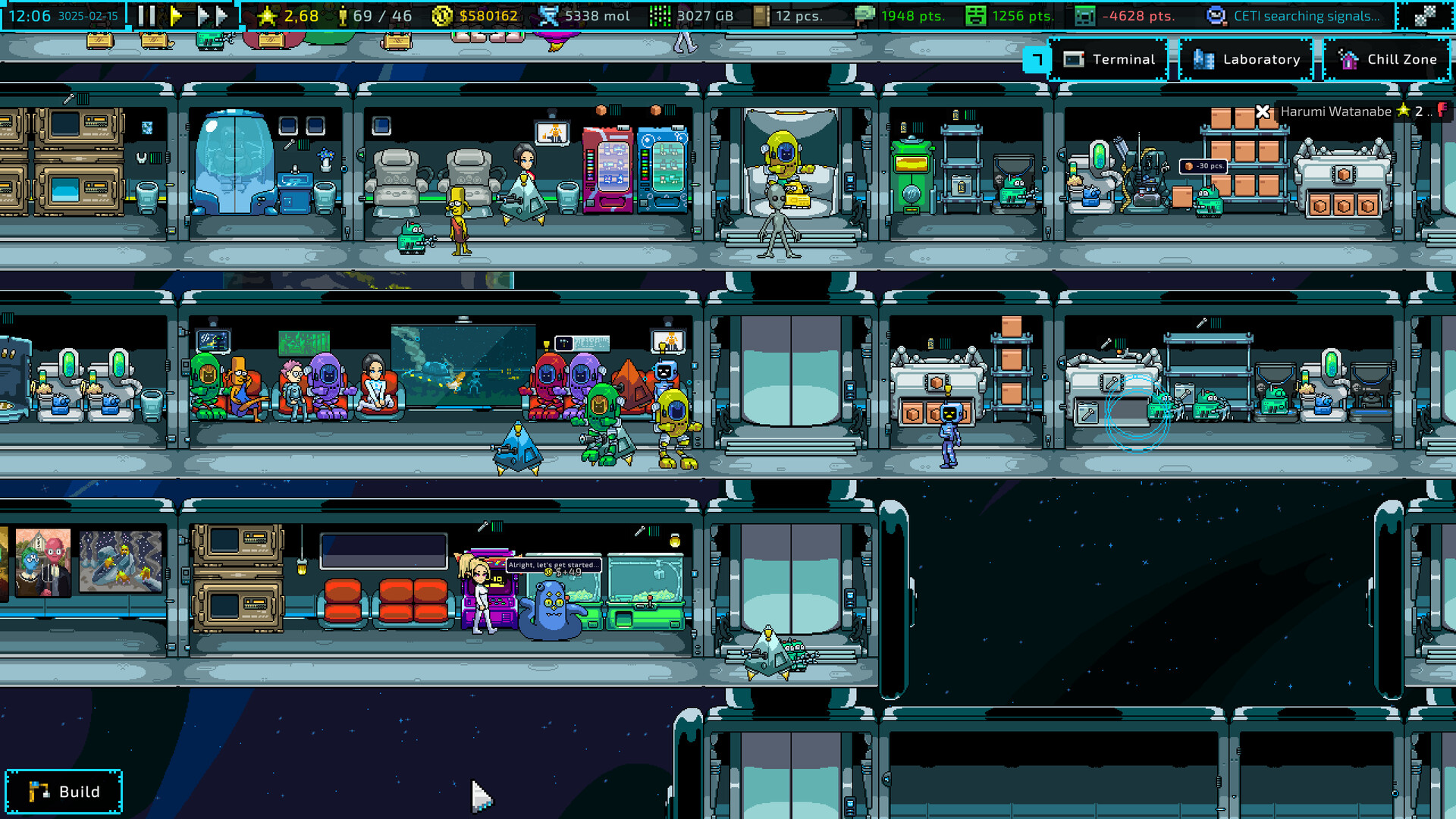Switch to the Terminal view
Screen dimensions: 1456x819
click(1109, 59)
